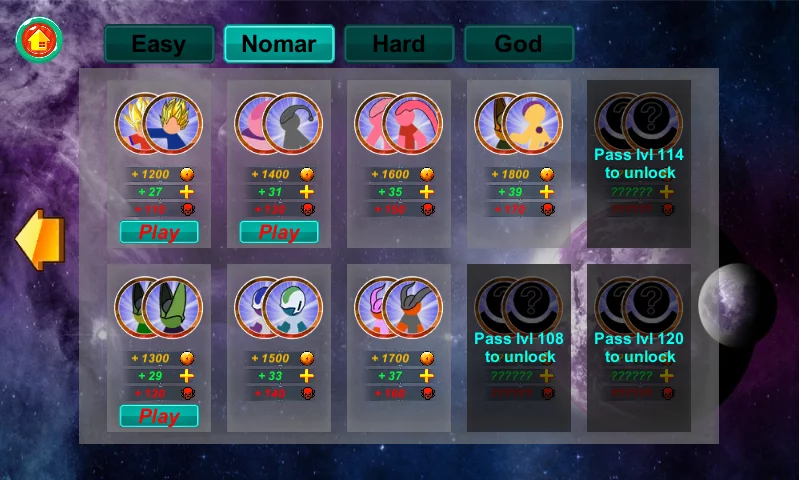Choose the +1700 reward level card
Image resolution: width=799 pixels, height=480 pixels.
pyautogui.click(x=399, y=348)
